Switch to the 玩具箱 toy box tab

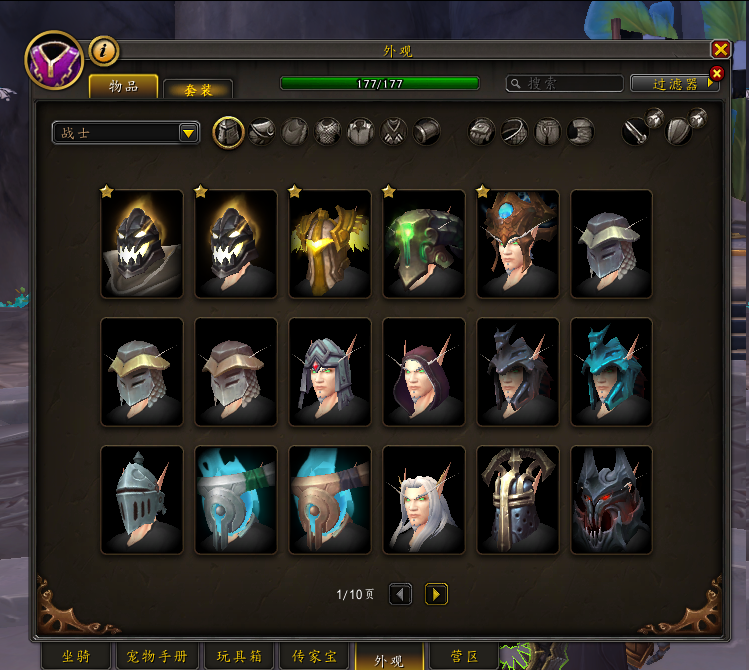[238, 657]
